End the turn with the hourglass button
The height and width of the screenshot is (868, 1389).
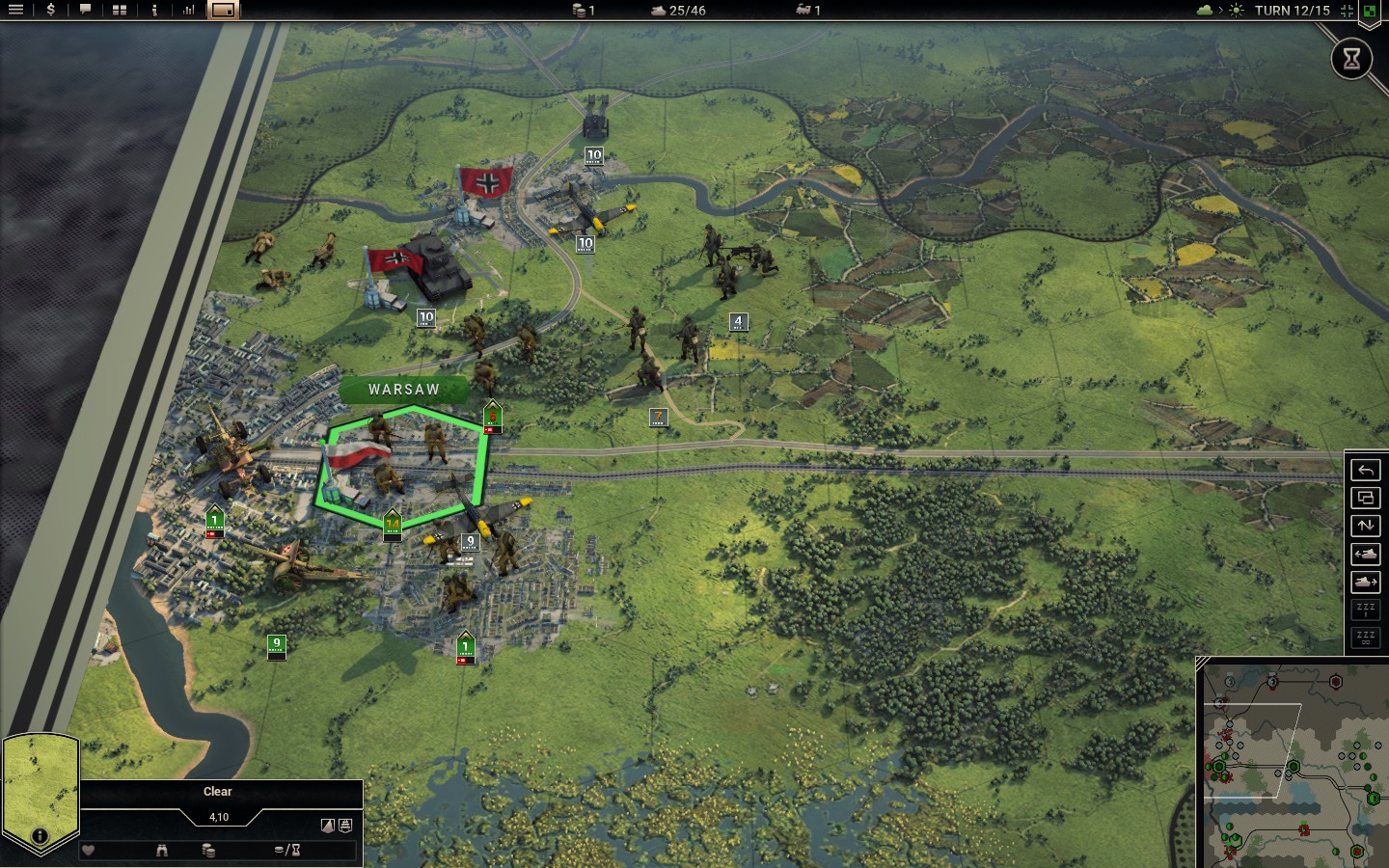click(x=1351, y=59)
